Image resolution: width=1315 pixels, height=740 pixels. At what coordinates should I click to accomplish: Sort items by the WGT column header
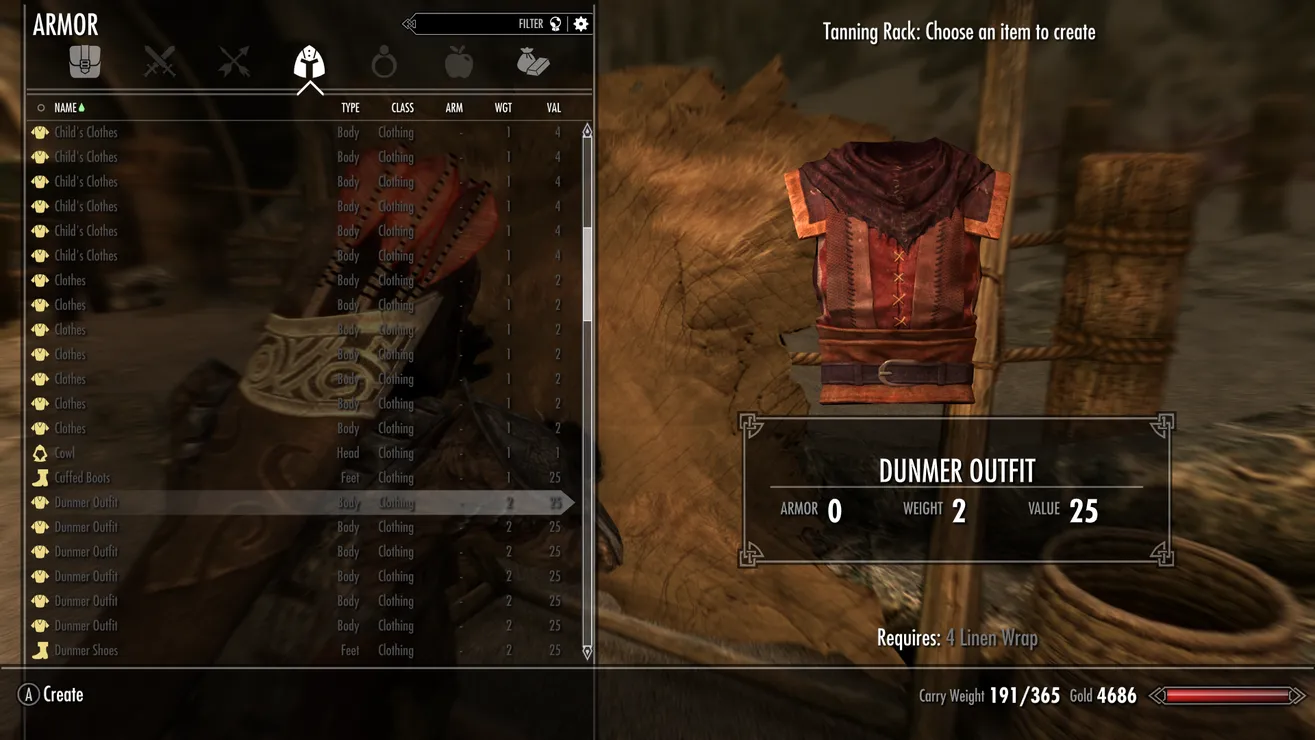[503, 108]
